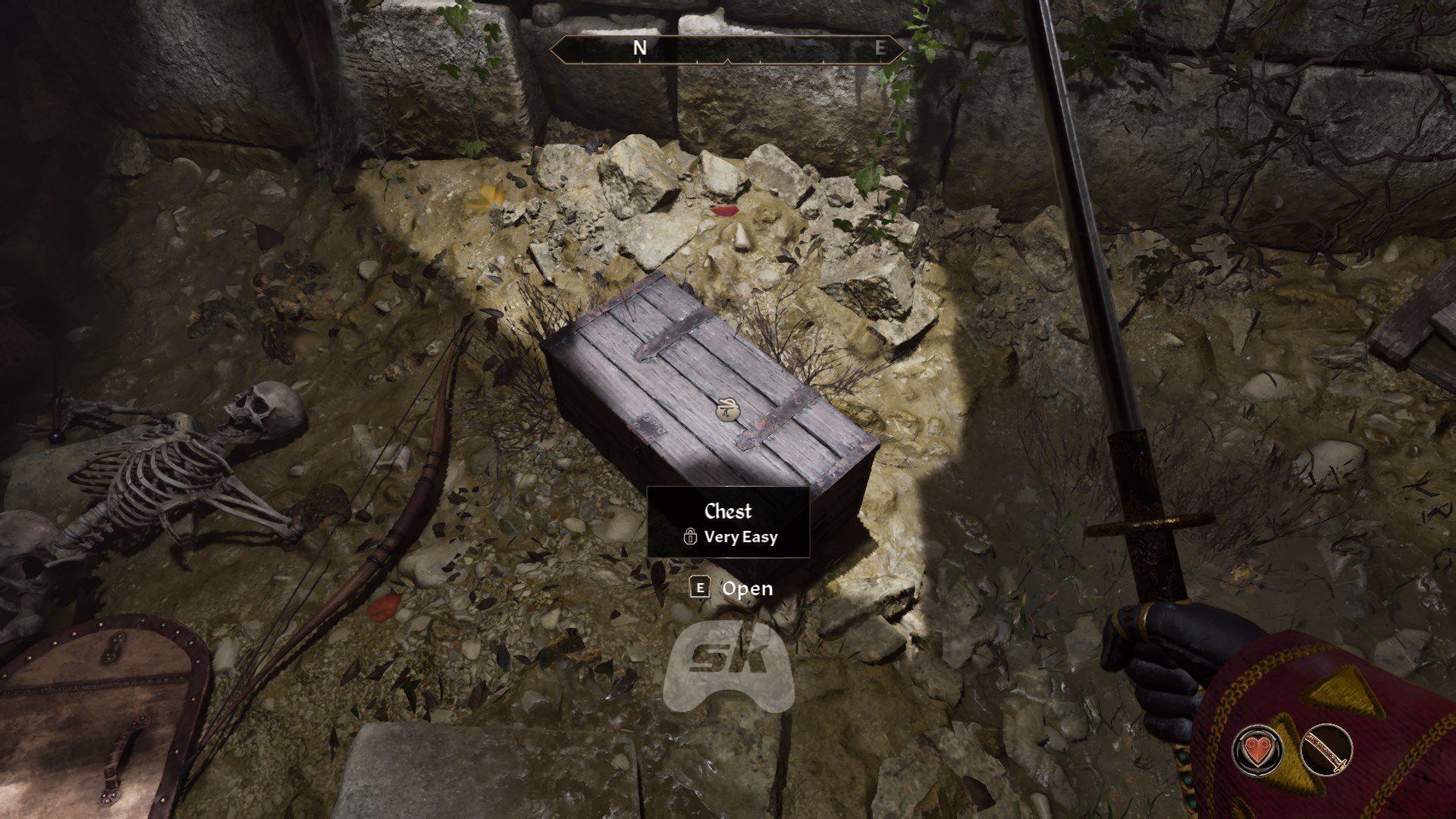Click the Open interaction text
The image size is (1456, 819).
749,588
